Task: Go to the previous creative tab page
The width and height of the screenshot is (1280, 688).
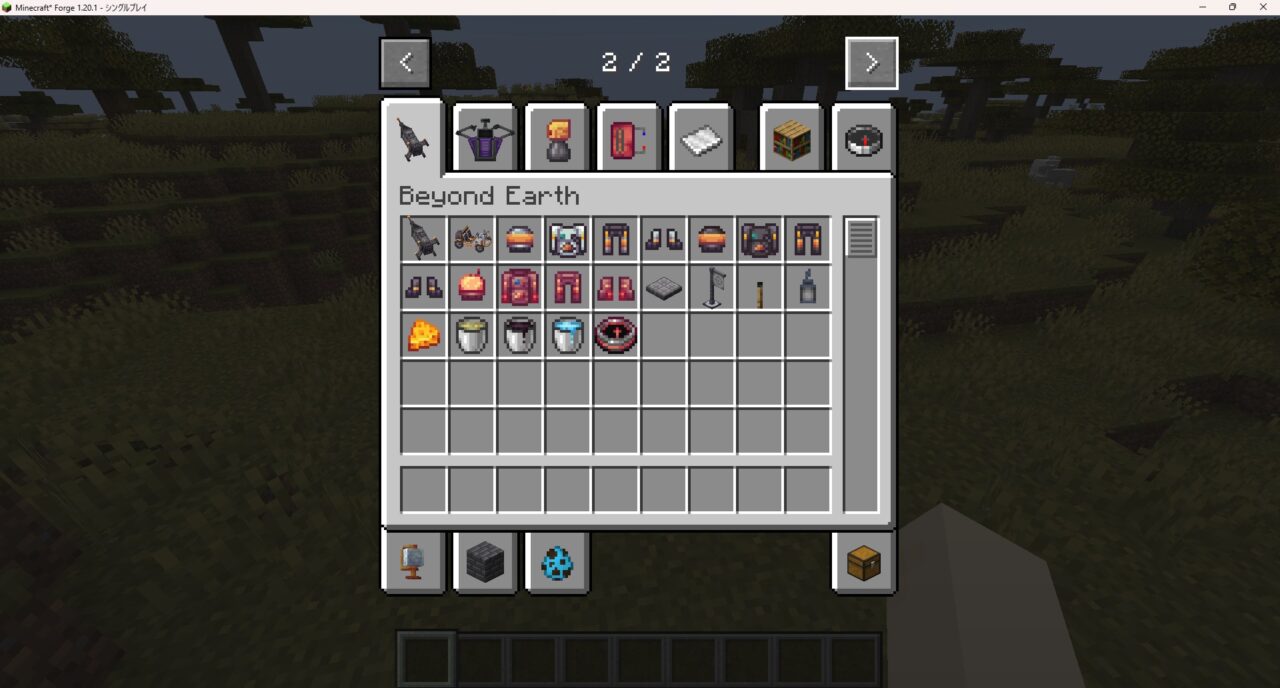Action: (x=405, y=63)
